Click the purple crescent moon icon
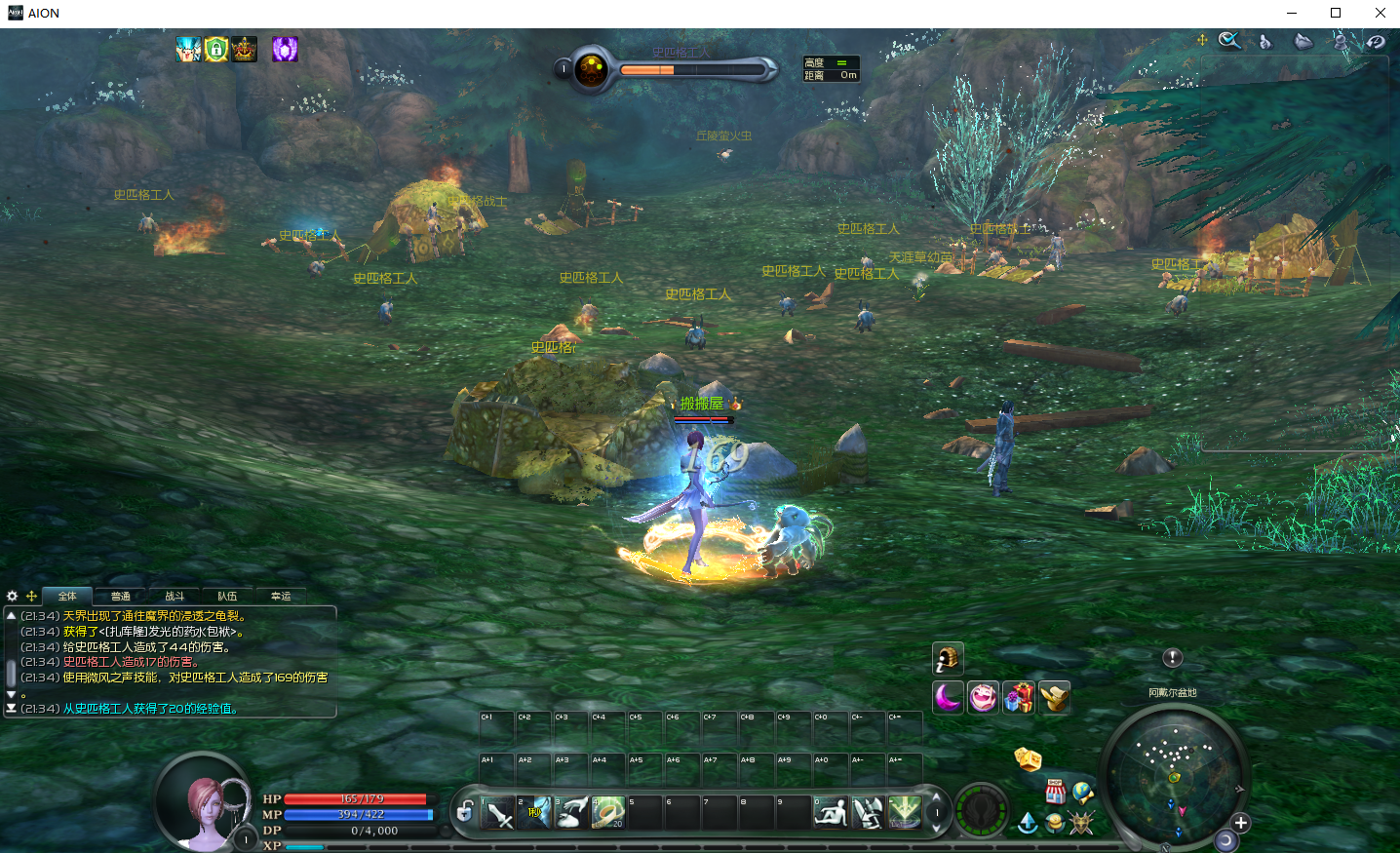Image resolution: width=1400 pixels, height=853 pixels. (948, 697)
